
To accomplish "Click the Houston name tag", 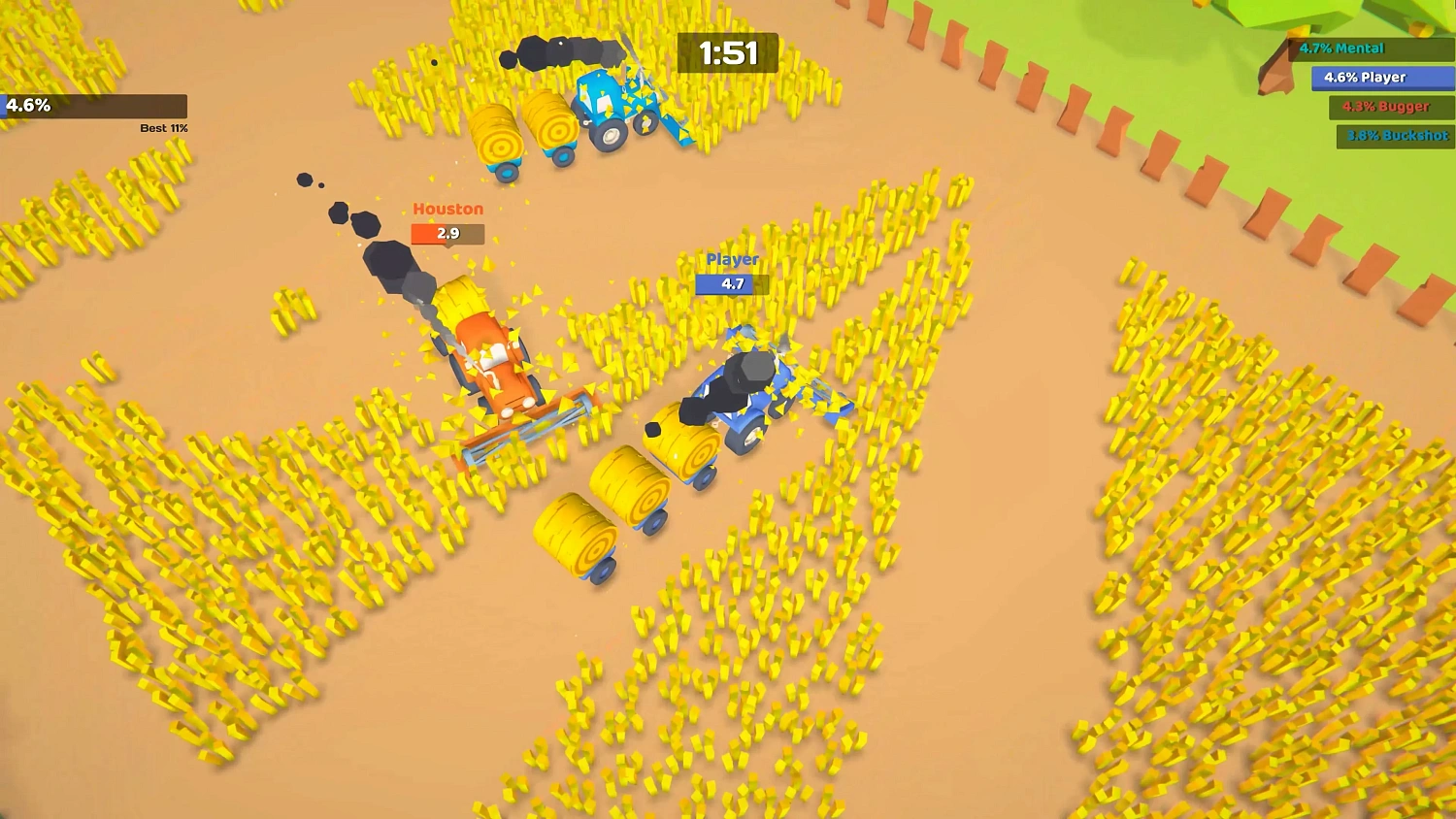I will click(x=447, y=209).
